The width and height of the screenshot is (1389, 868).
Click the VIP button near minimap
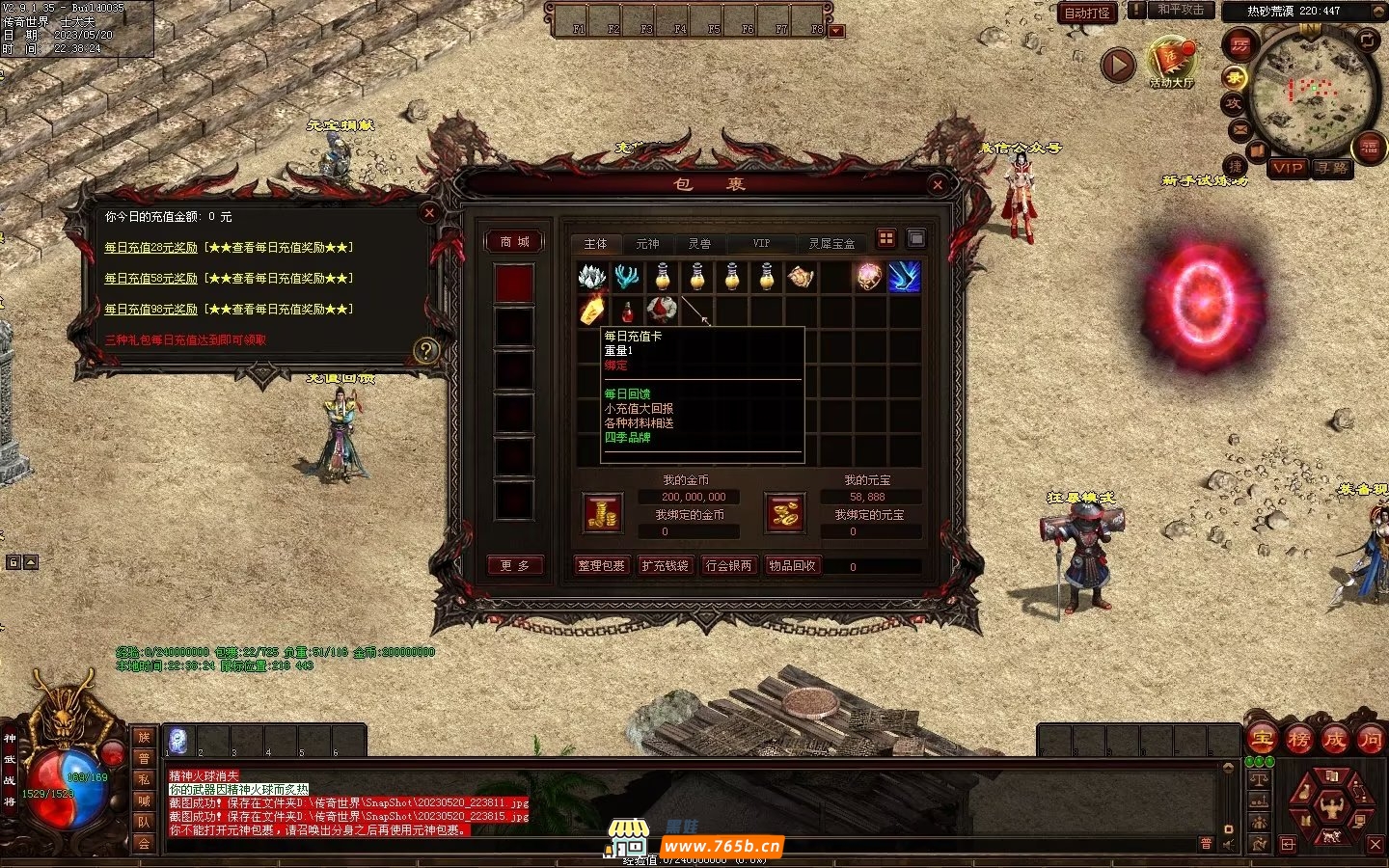pyautogui.click(x=1288, y=168)
